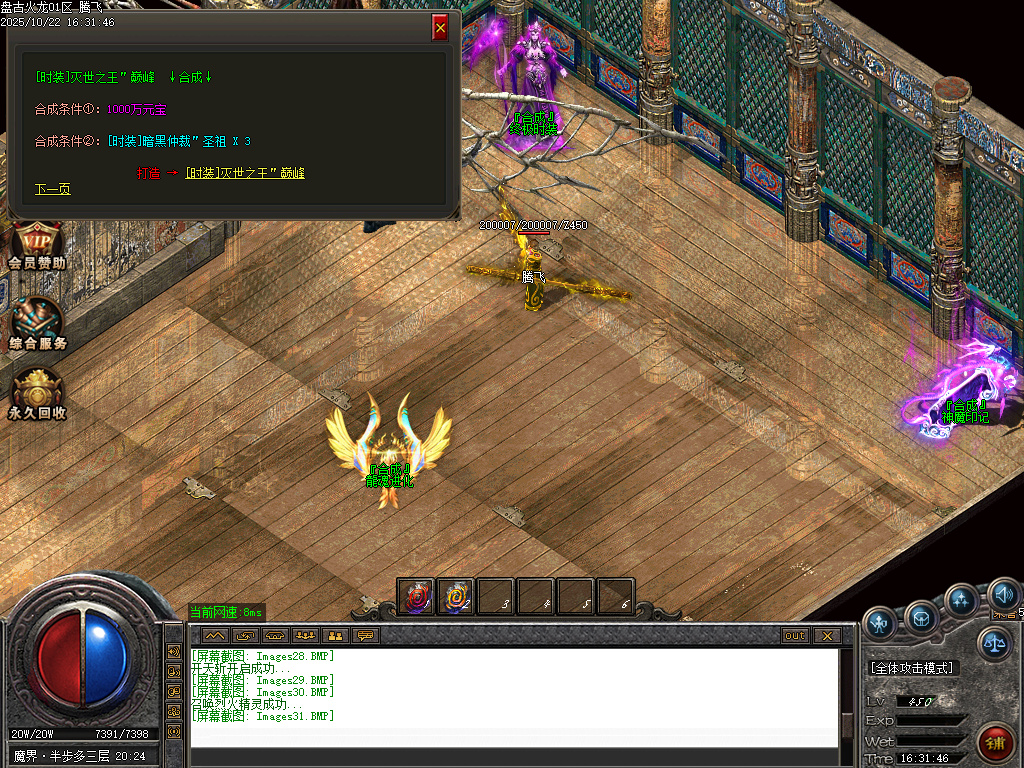This screenshot has height=768, width=1024.
Task: Open the 永久回收 recycle icon
Action: [x=37, y=394]
